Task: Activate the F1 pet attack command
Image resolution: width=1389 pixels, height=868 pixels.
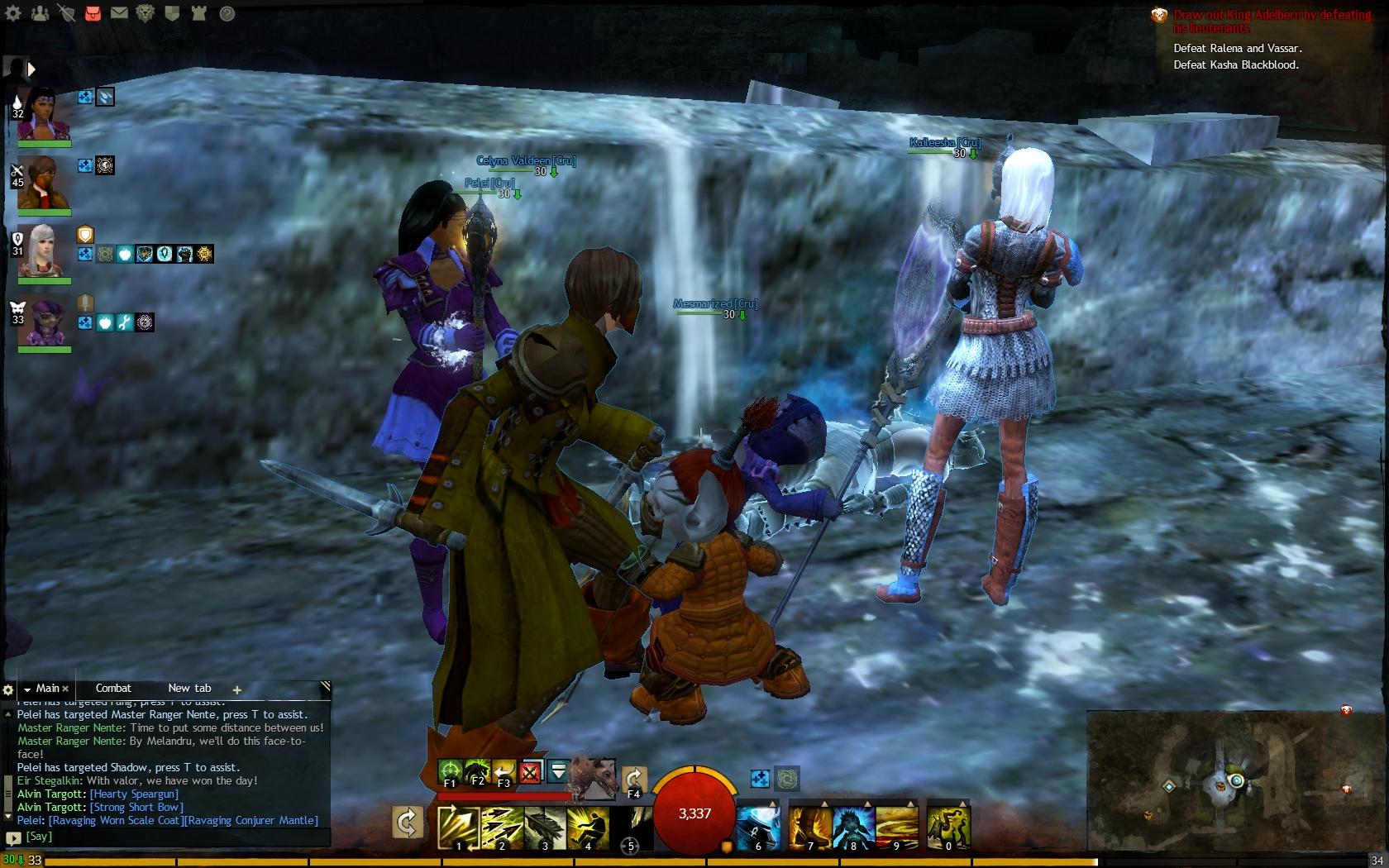Action: pos(450,772)
